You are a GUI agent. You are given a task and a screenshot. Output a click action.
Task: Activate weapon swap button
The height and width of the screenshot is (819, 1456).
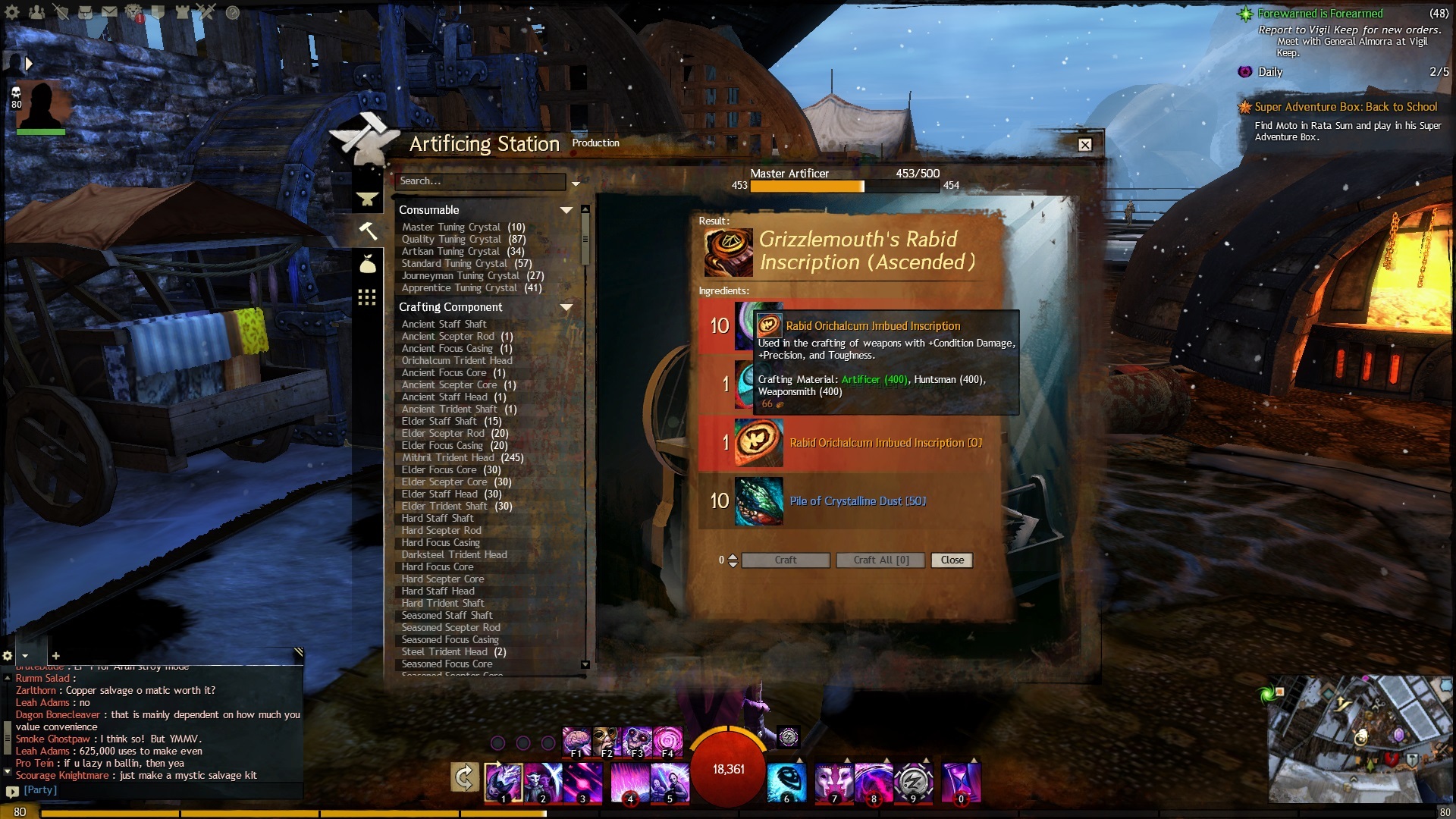point(464,777)
